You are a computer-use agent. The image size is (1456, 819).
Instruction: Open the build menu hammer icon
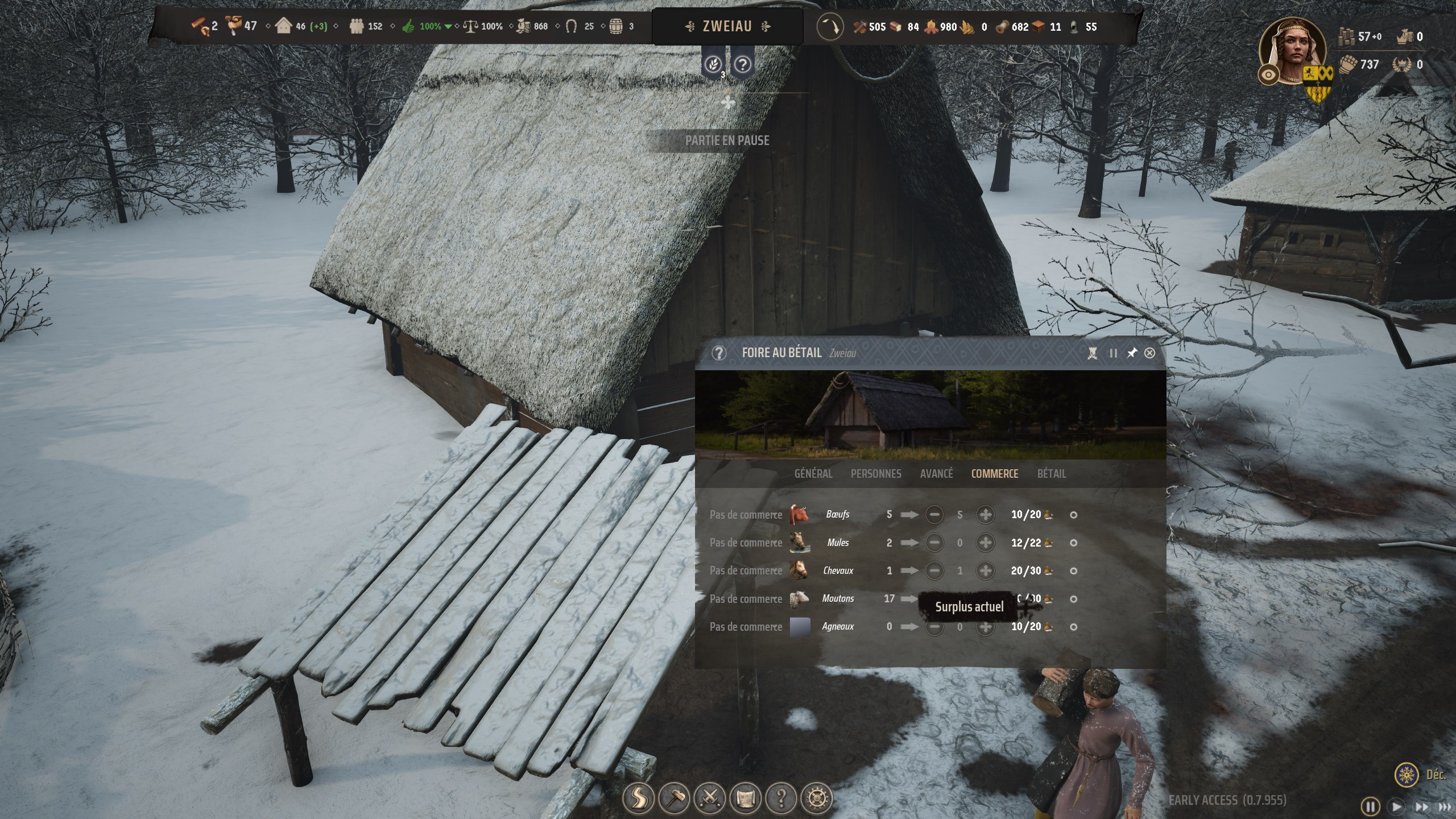(675, 799)
